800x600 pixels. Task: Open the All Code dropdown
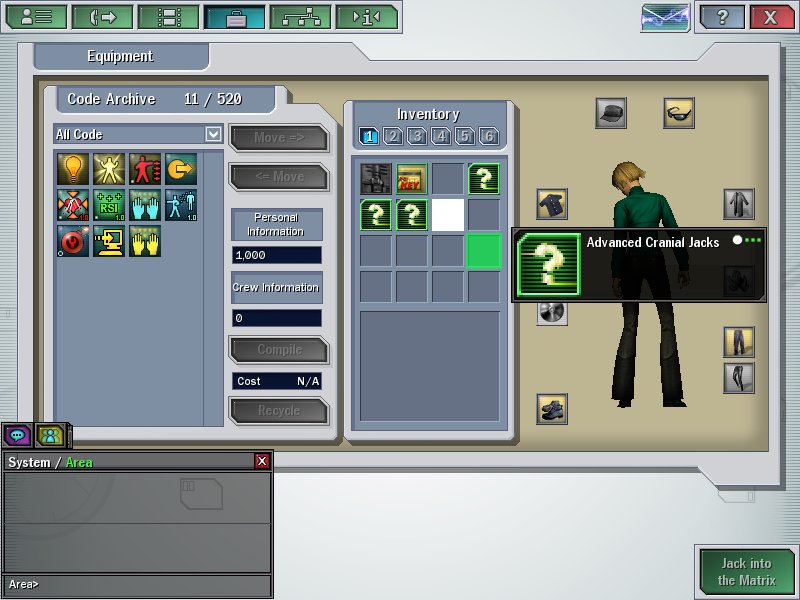[213, 134]
